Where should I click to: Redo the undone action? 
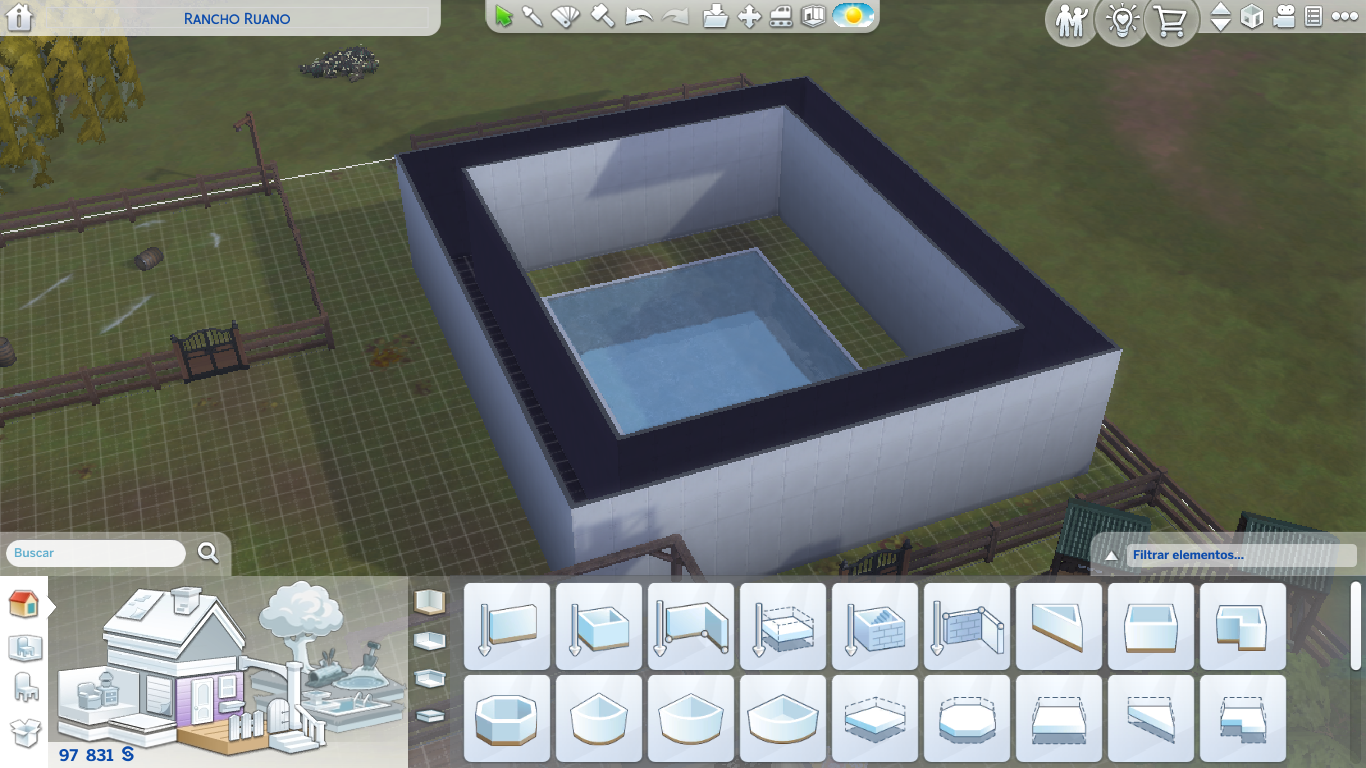click(673, 15)
